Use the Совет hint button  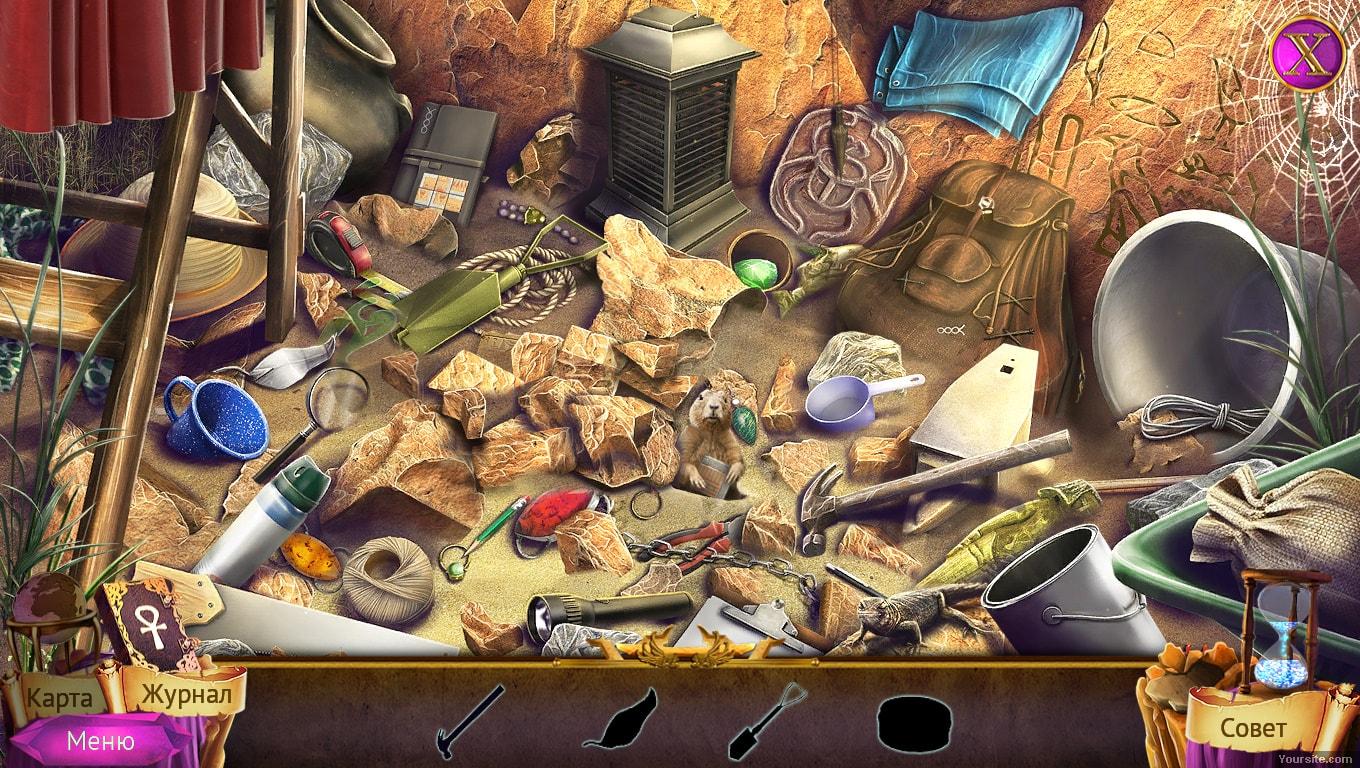[x=1252, y=727]
